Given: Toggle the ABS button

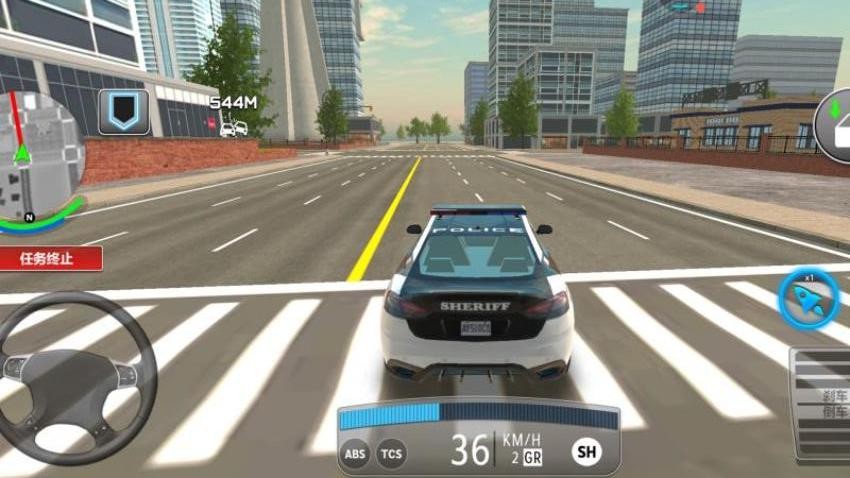Looking at the screenshot, I should [355, 454].
